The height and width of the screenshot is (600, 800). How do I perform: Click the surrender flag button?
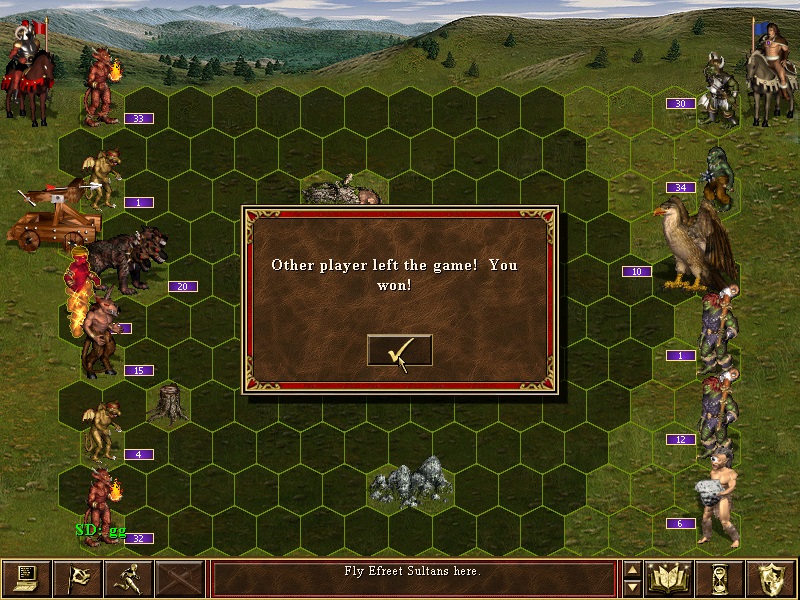point(77,578)
